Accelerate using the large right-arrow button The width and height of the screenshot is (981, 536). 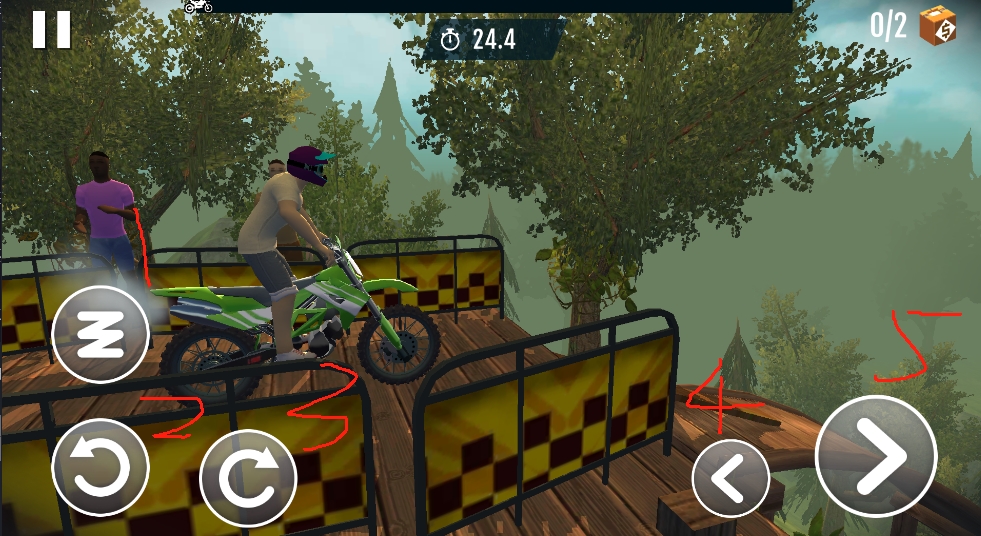875,456
